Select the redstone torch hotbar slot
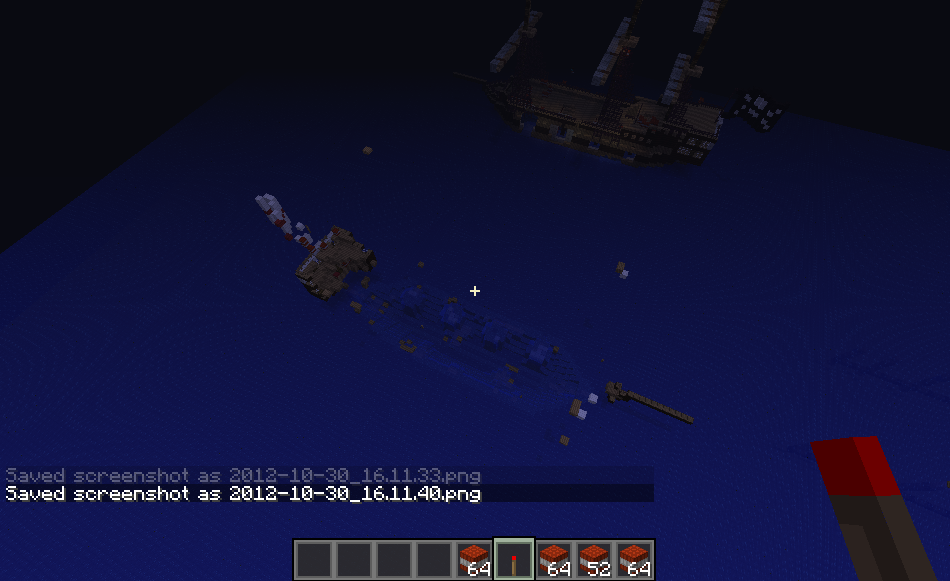This screenshot has width=950, height=581. (x=514, y=559)
